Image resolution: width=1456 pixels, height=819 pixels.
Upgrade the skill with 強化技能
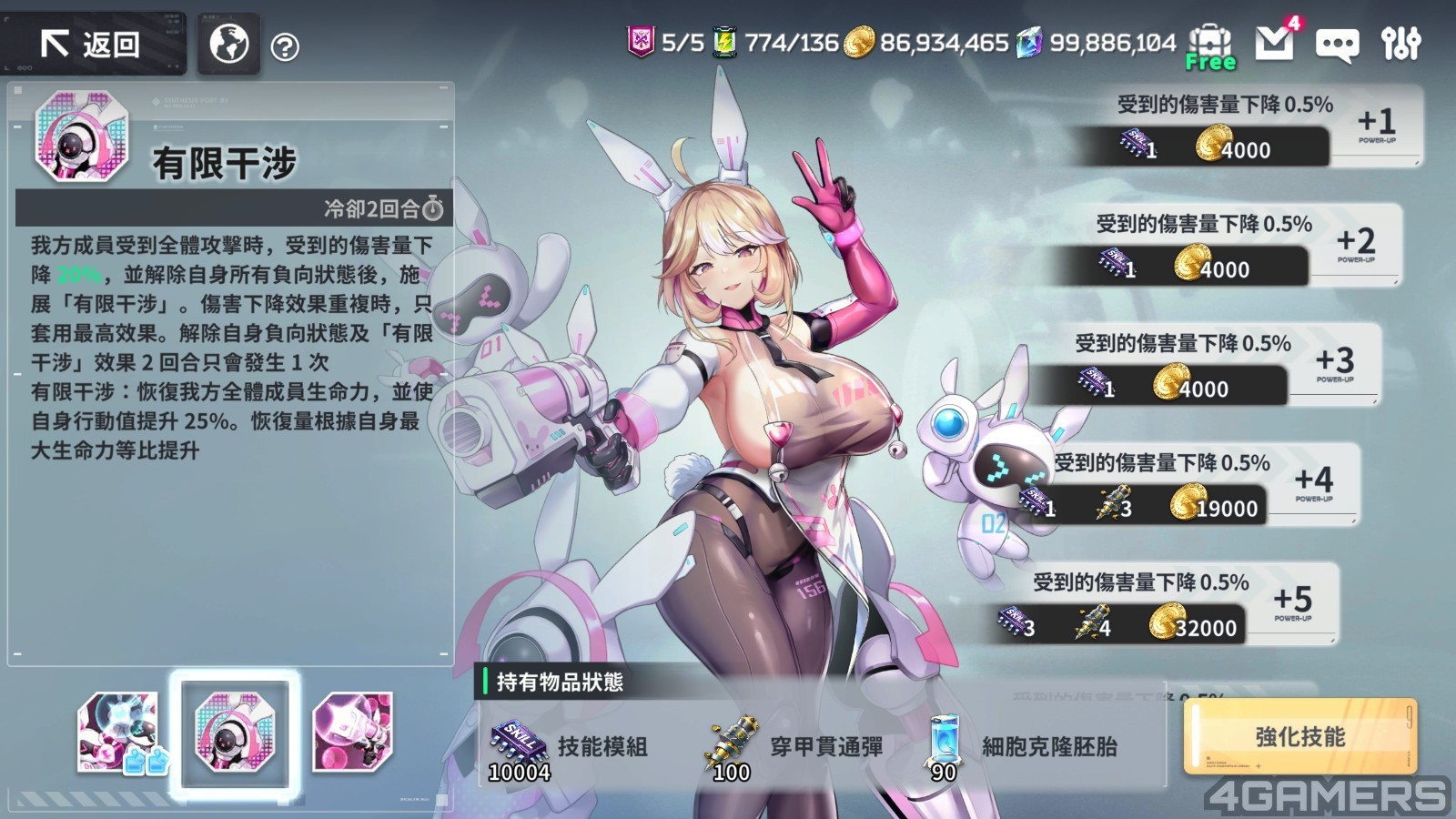pos(1299,737)
